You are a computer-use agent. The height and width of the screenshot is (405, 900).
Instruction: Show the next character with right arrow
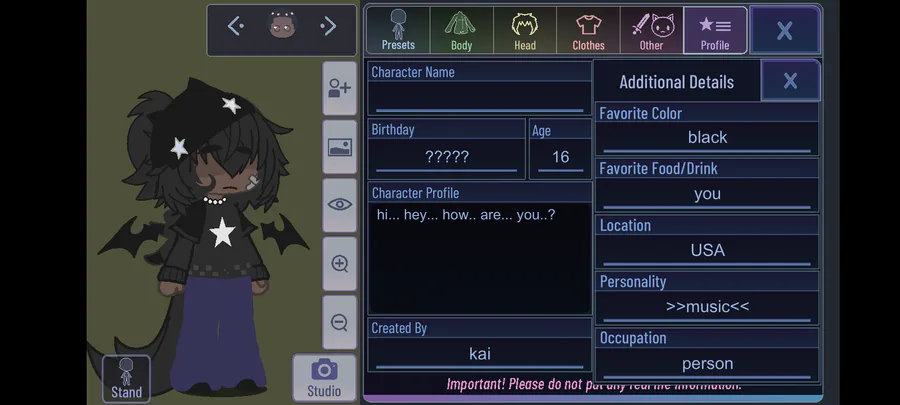(328, 27)
